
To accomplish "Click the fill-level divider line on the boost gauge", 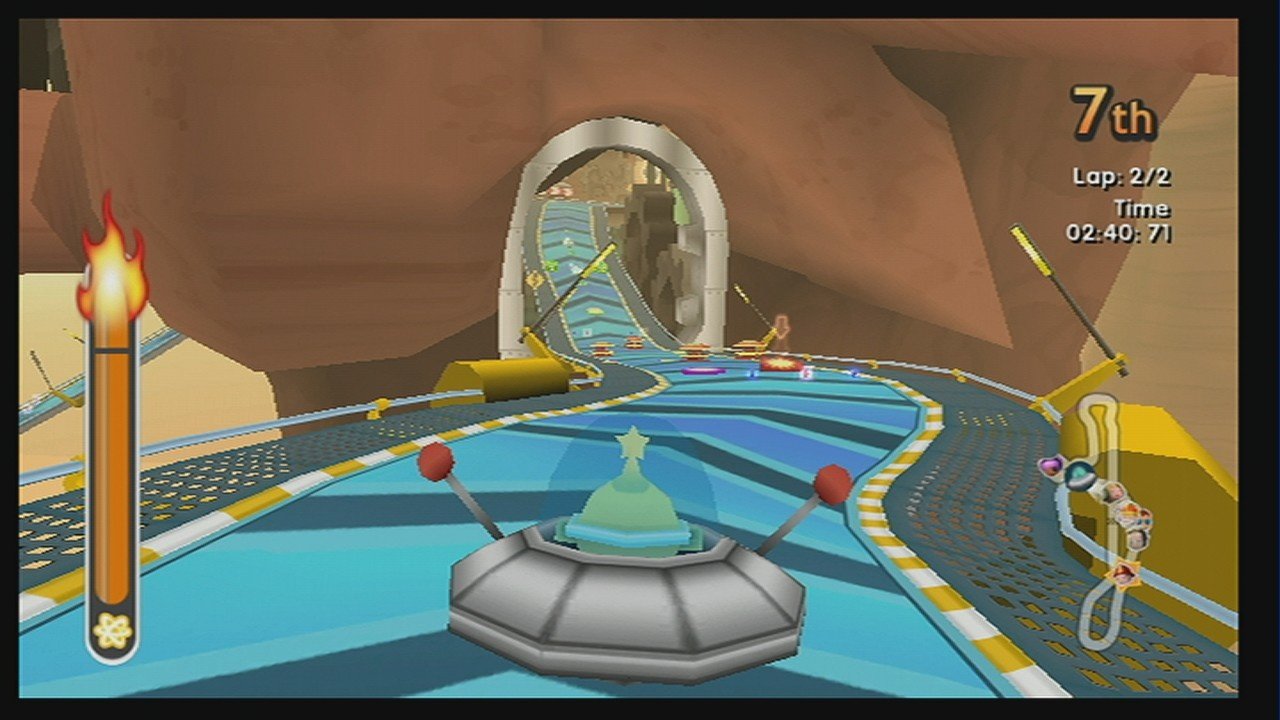I will click(x=110, y=352).
